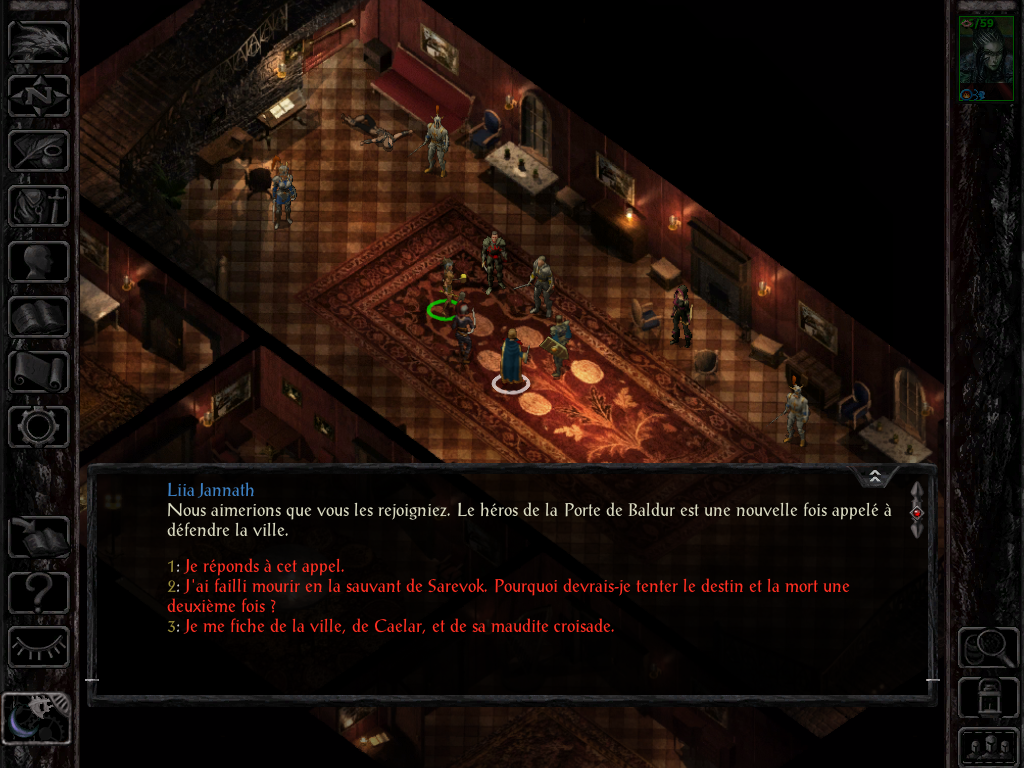Open the options gear menu
Image resolution: width=1024 pixels, height=768 pixels.
[39, 427]
